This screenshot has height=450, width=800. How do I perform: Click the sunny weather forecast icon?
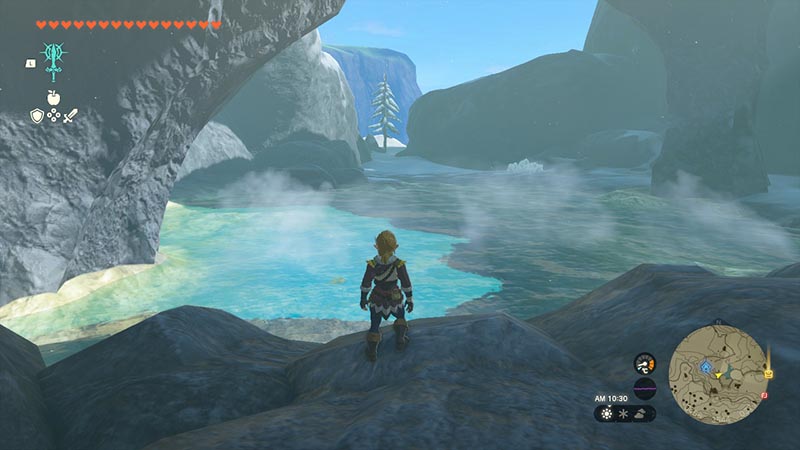(607, 413)
